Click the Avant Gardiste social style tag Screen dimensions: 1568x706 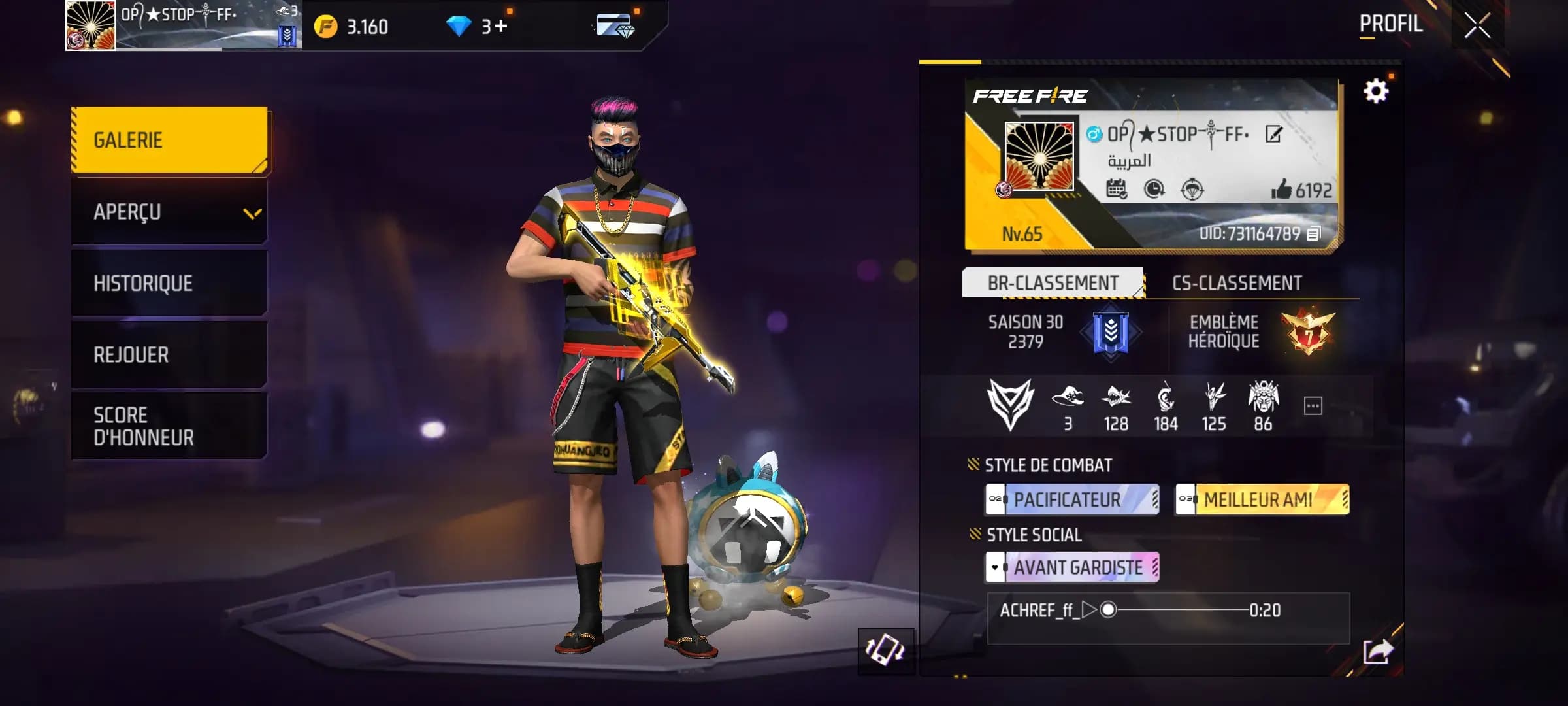1072,567
